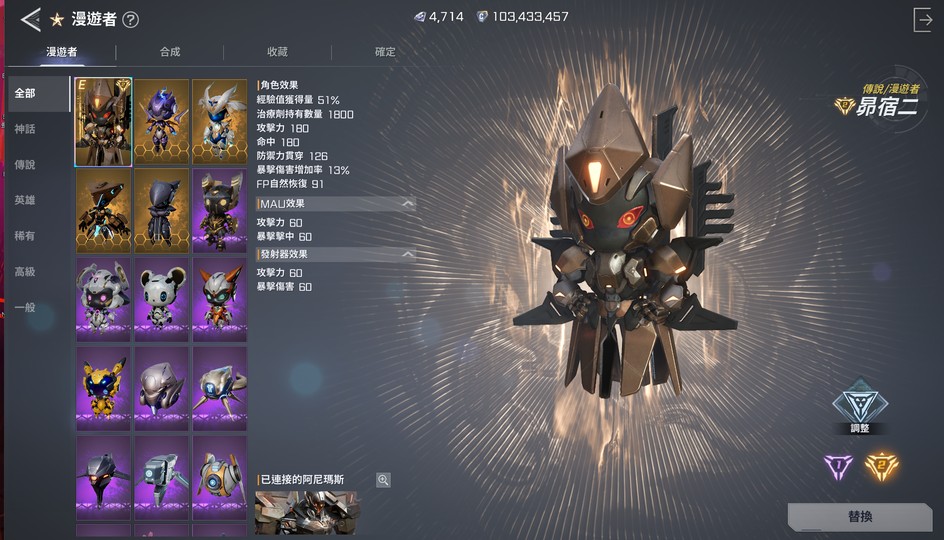Screen dimensions: 944x540
Task: Select the gold triangle slot 2 badge
Action: [x=881, y=465]
